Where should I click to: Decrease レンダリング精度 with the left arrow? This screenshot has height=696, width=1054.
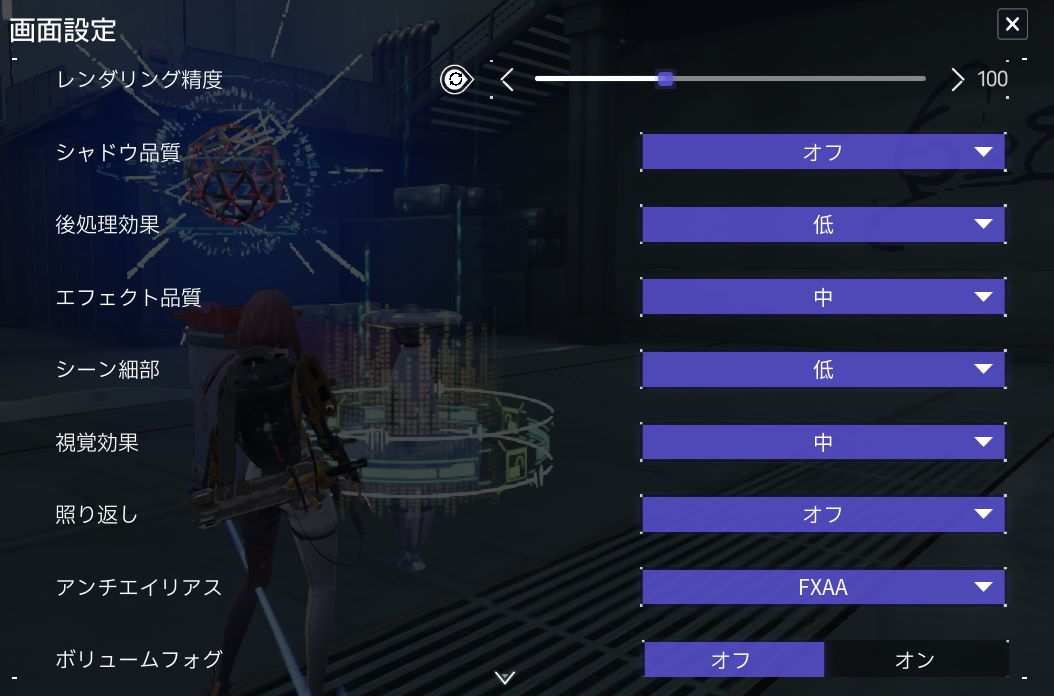pos(507,80)
